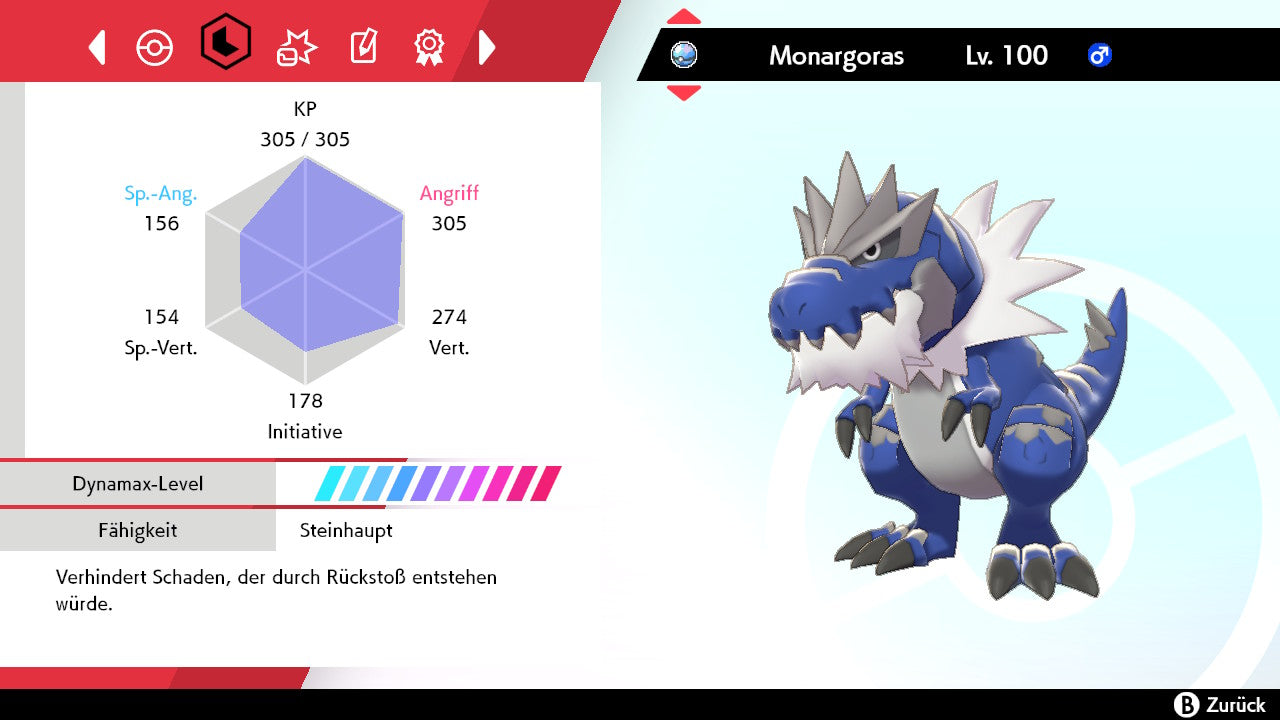Click the Zurück back button
This screenshot has width=1280, height=720.
[x=1220, y=705]
